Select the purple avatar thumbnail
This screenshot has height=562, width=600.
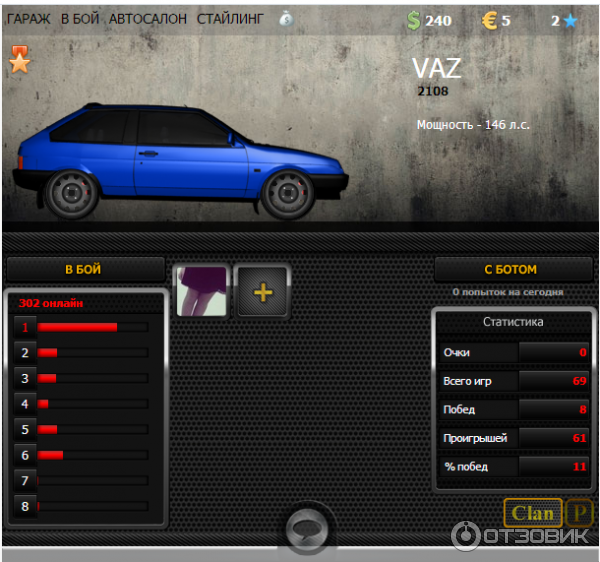pos(202,291)
